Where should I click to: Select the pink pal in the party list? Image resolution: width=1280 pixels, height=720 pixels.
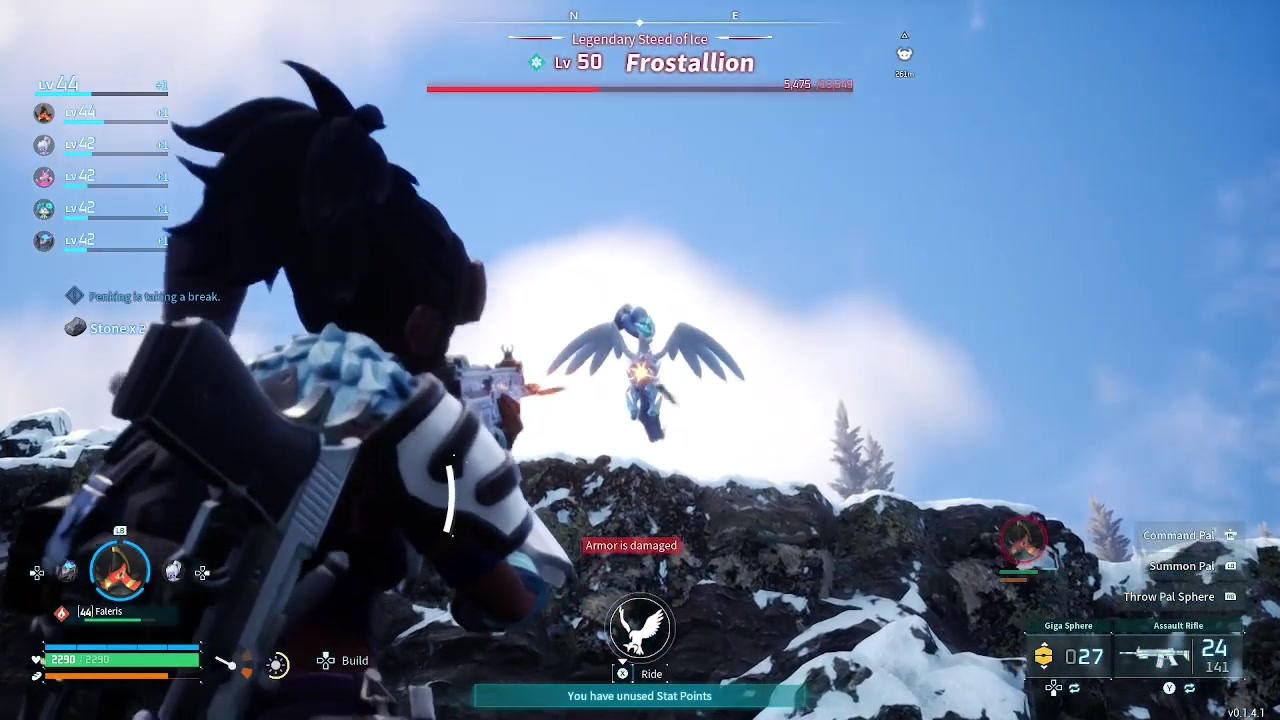(44, 177)
